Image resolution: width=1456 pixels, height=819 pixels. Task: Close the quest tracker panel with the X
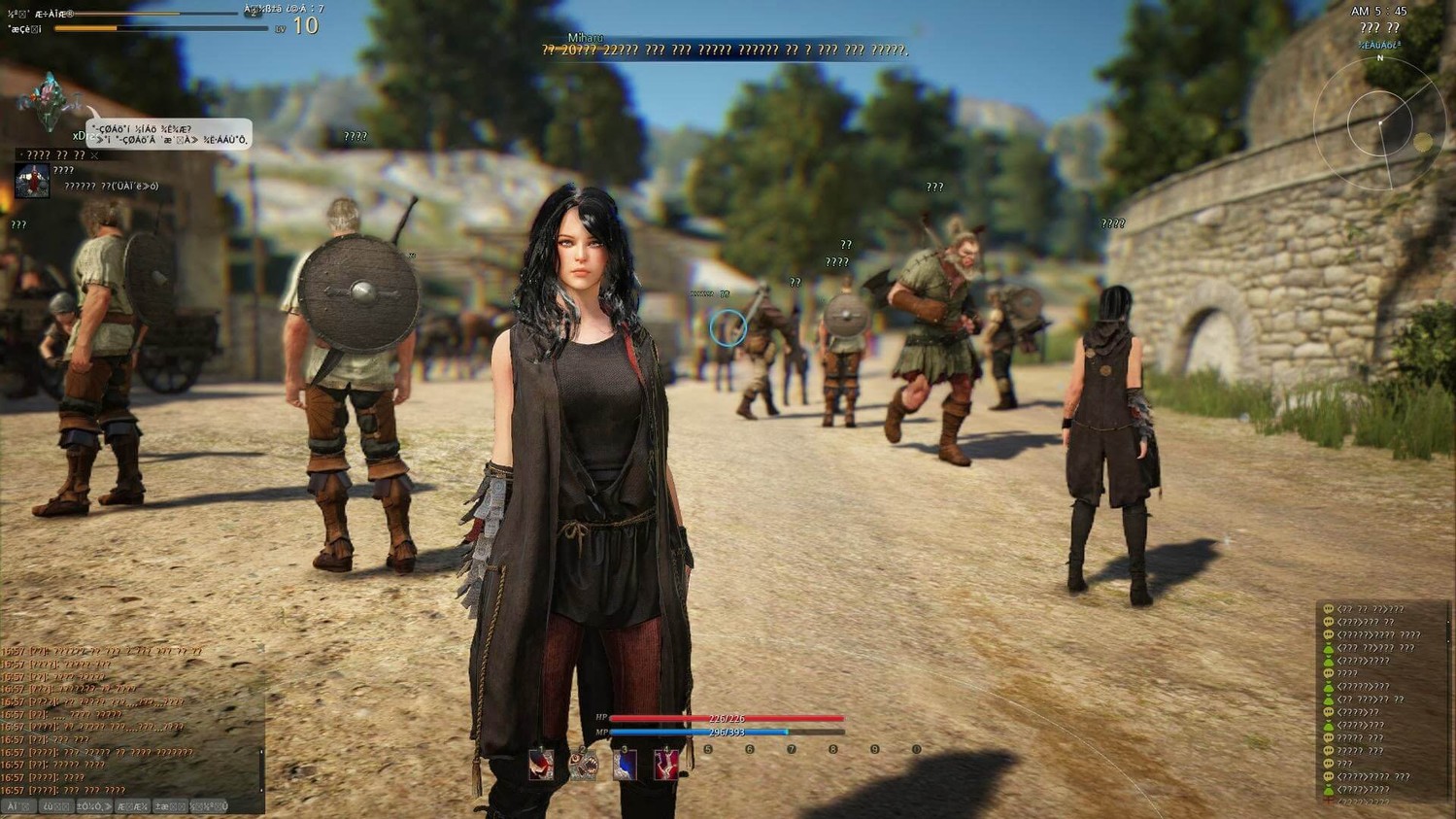tap(94, 155)
